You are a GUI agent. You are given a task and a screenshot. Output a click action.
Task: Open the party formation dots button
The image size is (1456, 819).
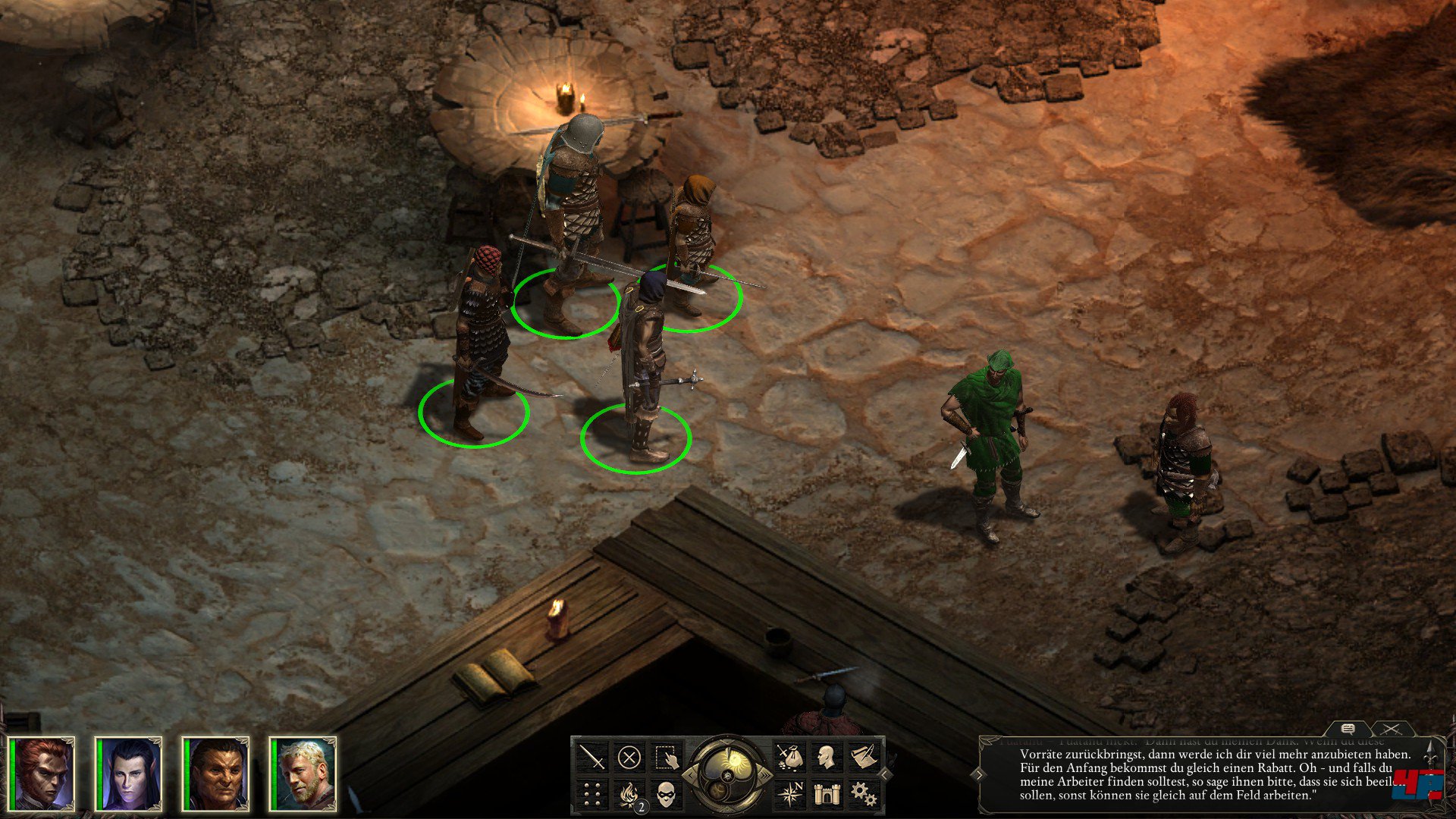592,794
